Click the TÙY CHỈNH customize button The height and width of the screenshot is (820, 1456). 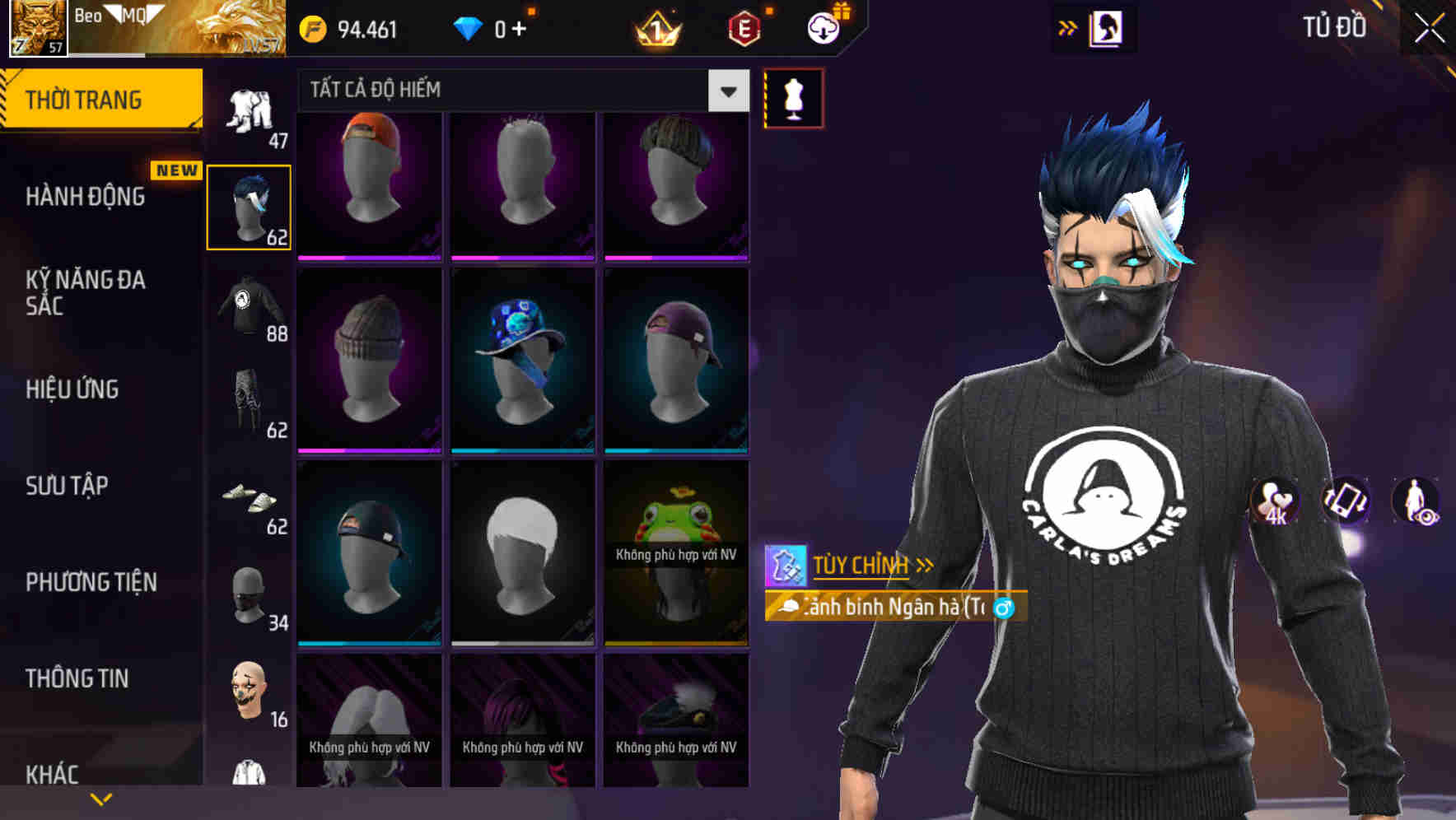click(x=859, y=565)
